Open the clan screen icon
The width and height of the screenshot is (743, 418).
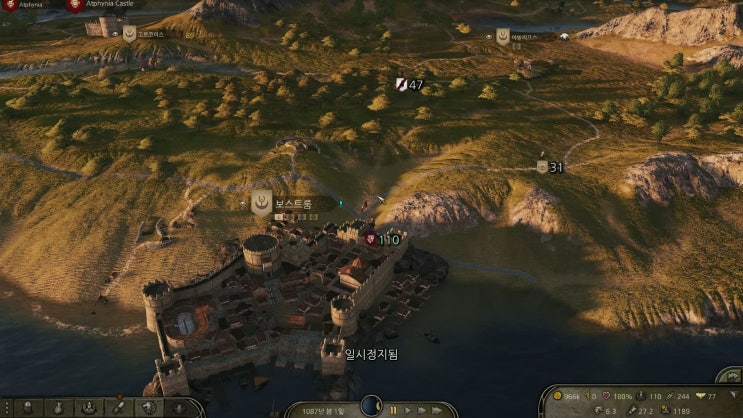(148, 408)
